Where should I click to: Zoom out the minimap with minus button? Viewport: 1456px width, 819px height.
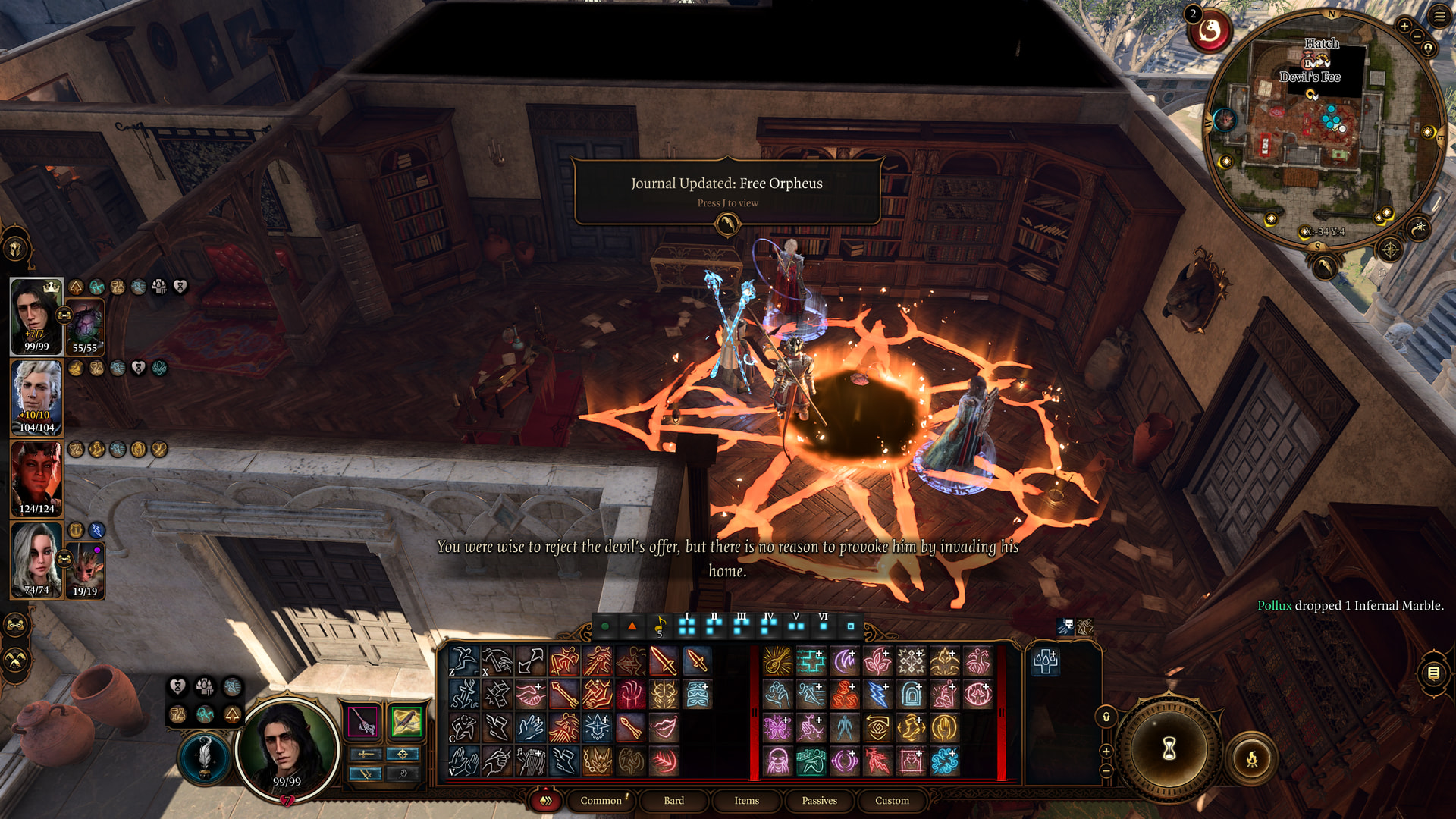pos(1417,36)
